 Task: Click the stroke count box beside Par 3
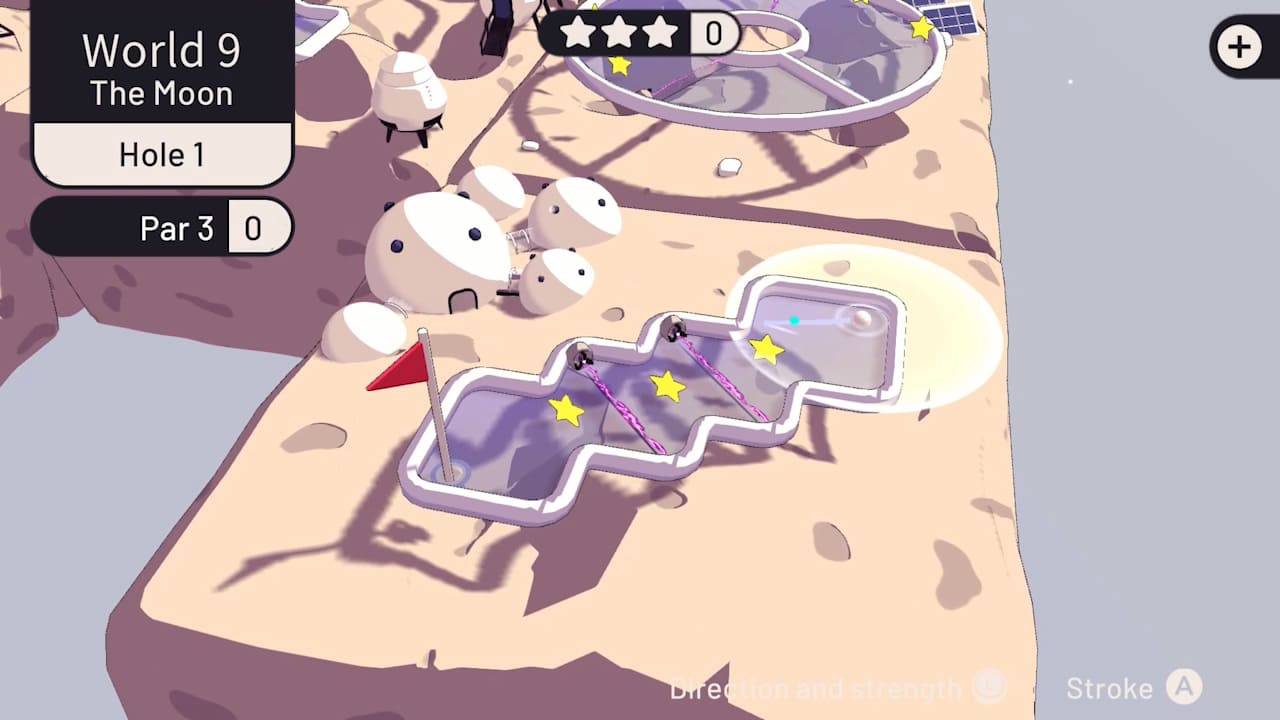pyautogui.click(x=258, y=227)
